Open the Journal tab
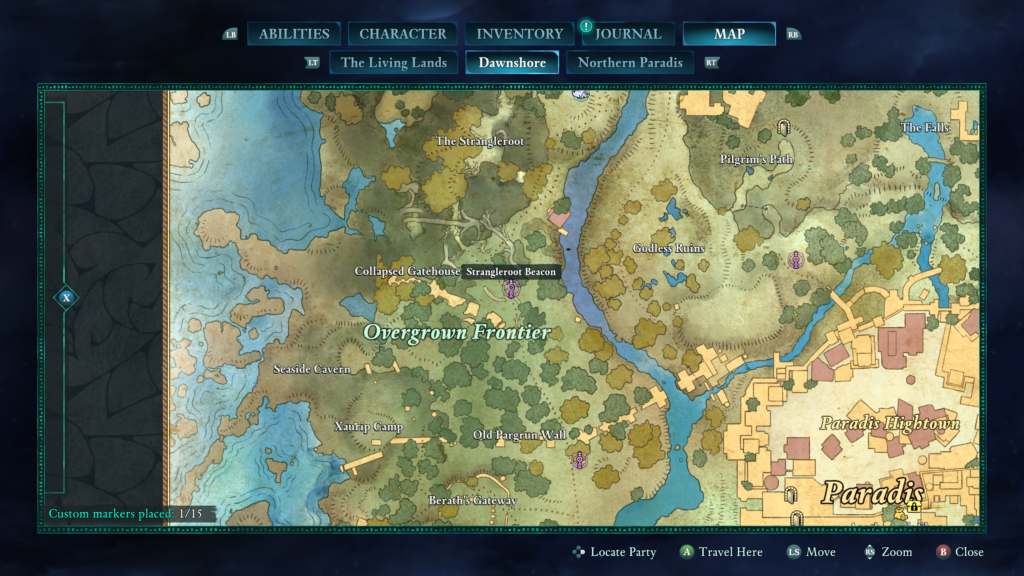 (627, 34)
